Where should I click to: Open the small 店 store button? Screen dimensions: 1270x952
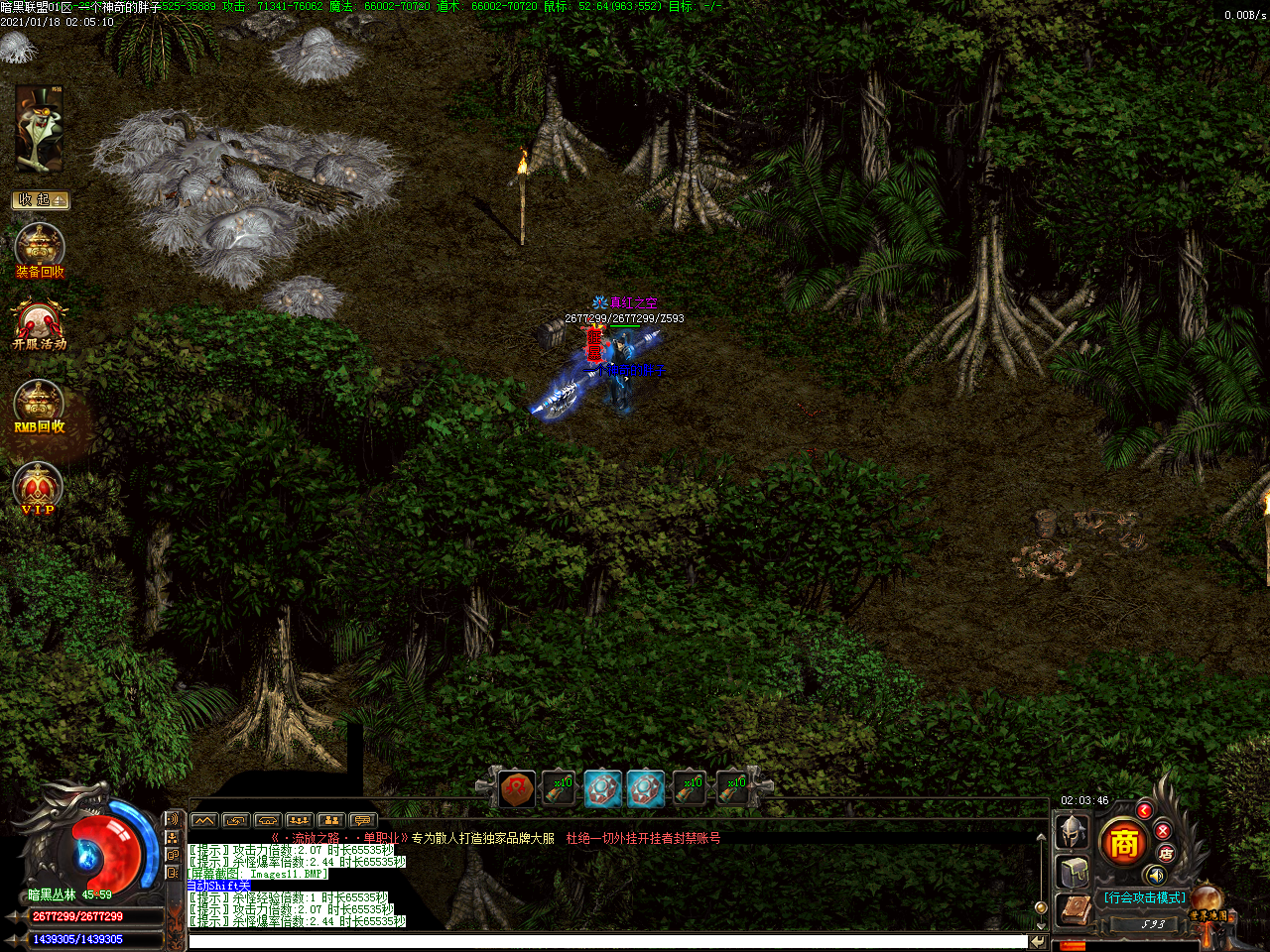(1167, 853)
